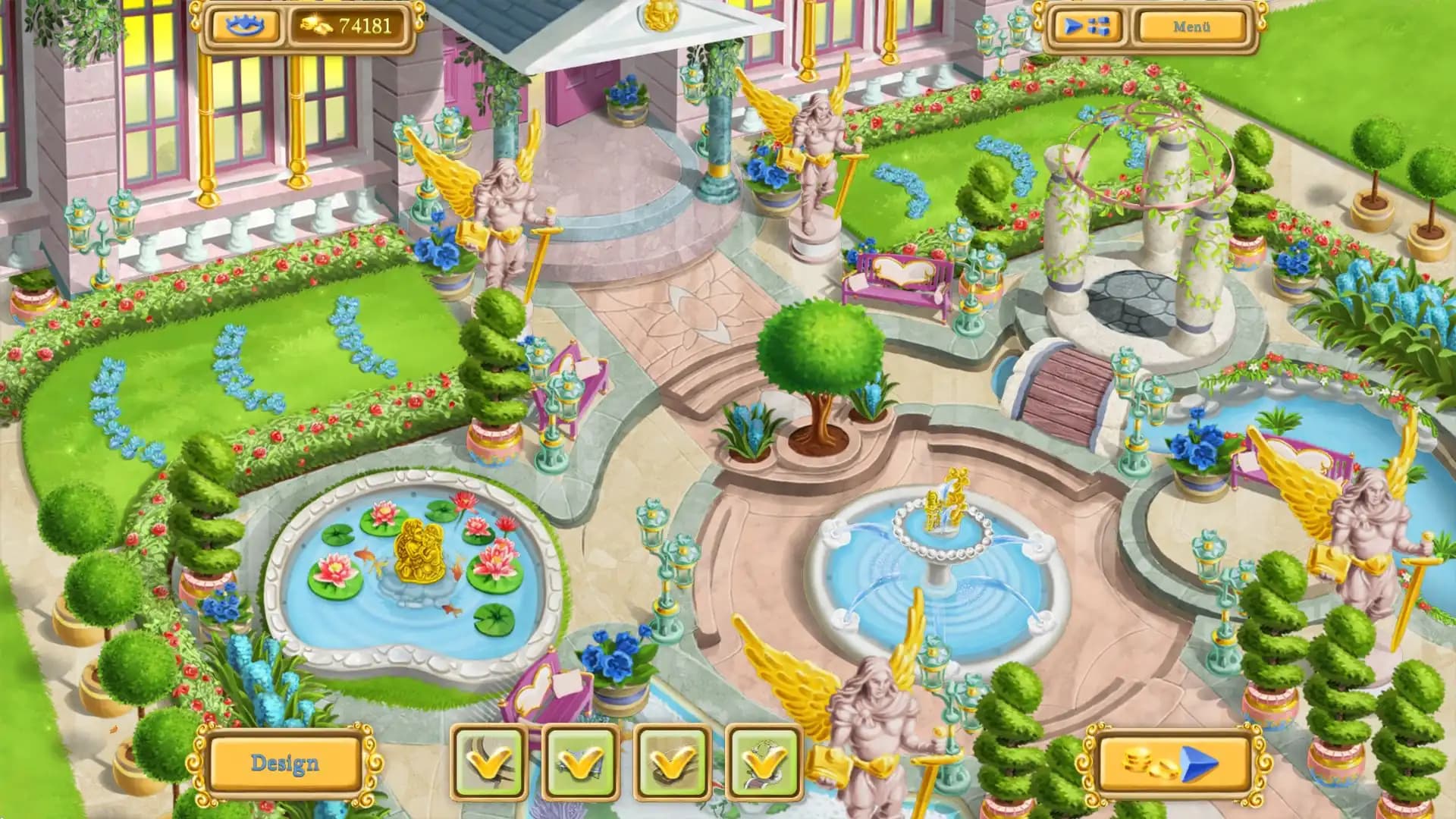Open the Menü
Image resolution: width=1456 pixels, height=819 pixels.
tap(1191, 26)
